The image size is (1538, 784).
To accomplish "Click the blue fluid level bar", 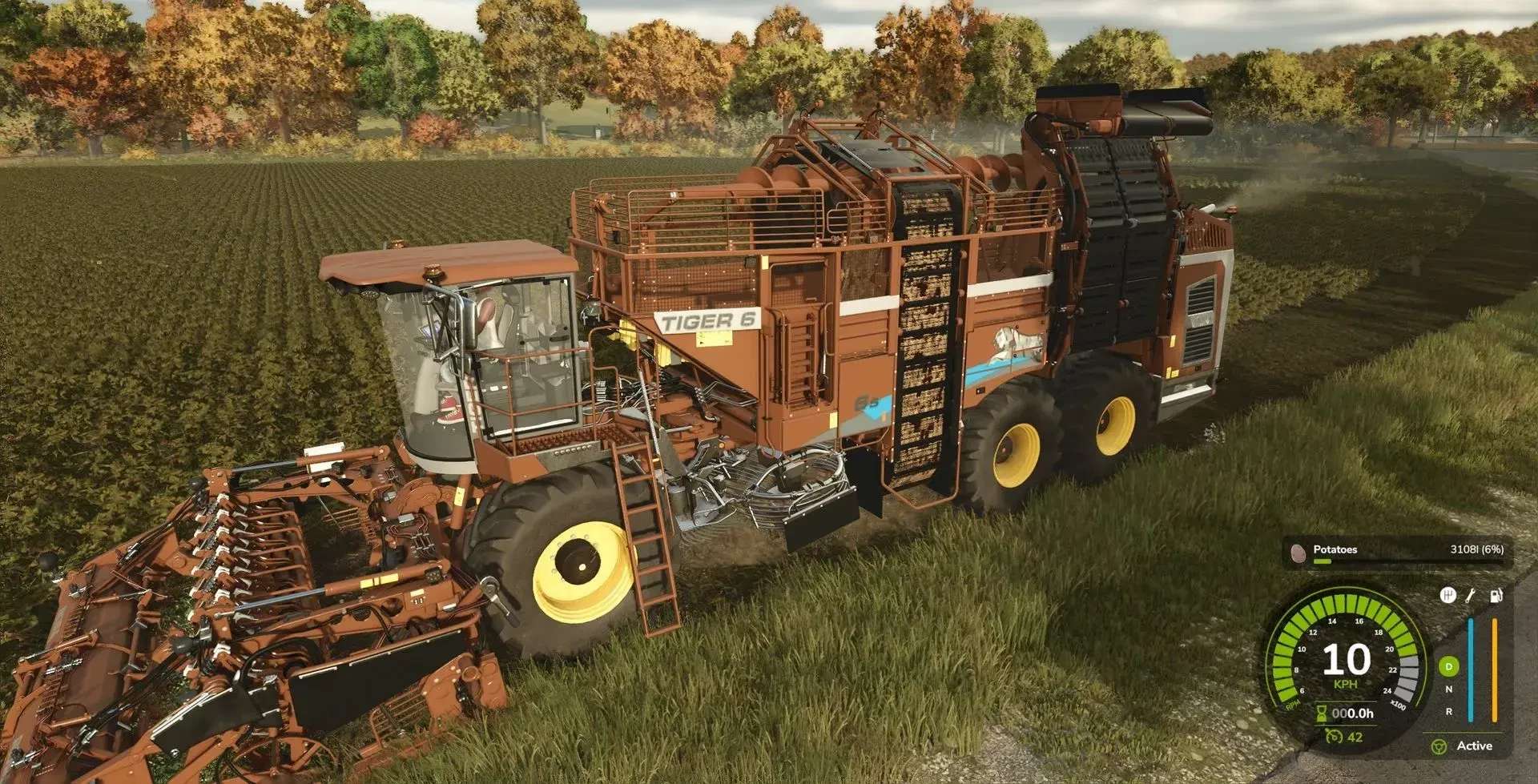I will click(1471, 668).
